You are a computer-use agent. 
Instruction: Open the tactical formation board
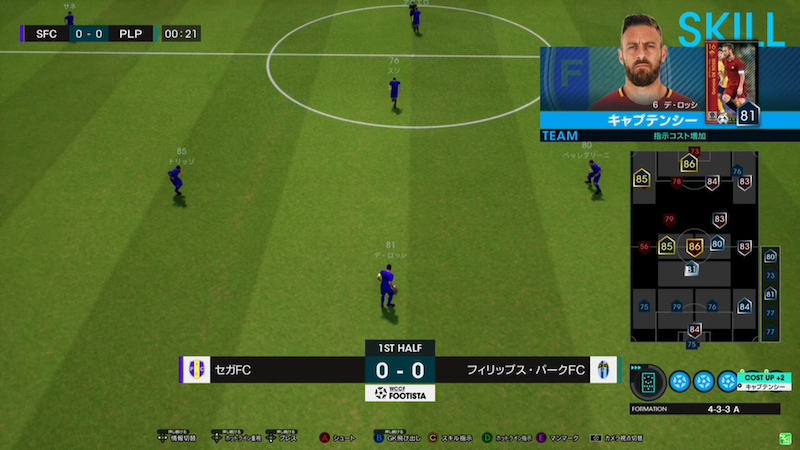(x=692, y=248)
